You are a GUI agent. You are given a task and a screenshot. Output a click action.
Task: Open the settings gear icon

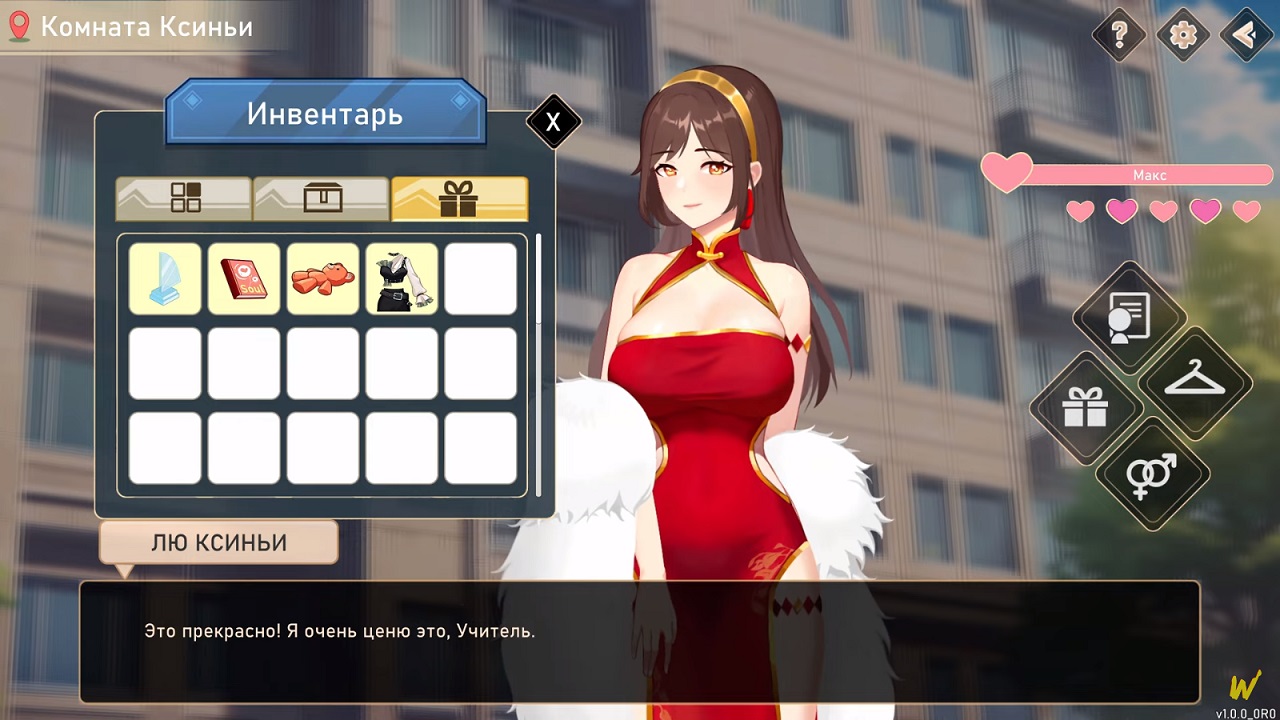coord(1181,35)
